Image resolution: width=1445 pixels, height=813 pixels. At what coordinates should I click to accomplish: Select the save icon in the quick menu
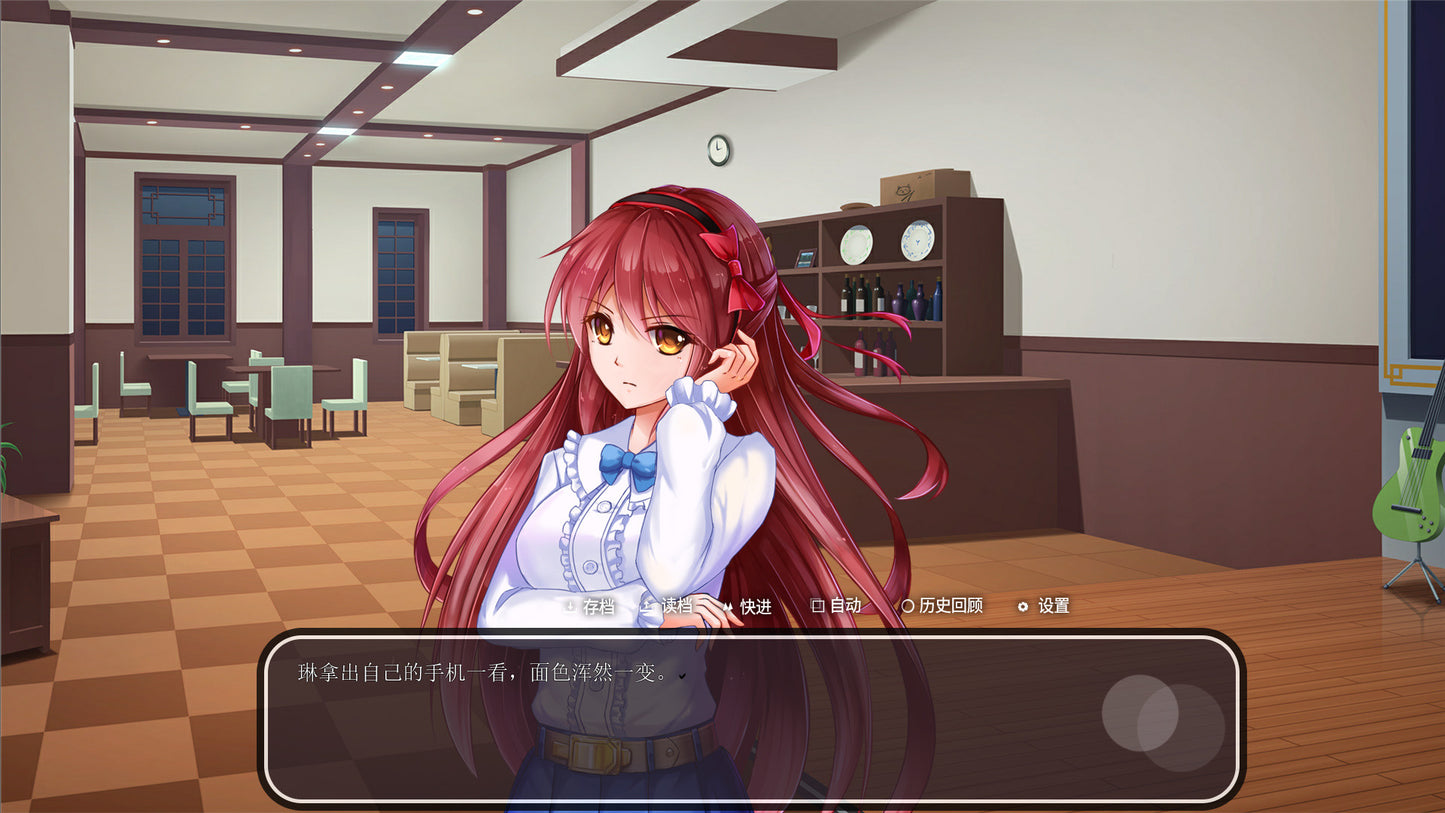click(570, 606)
